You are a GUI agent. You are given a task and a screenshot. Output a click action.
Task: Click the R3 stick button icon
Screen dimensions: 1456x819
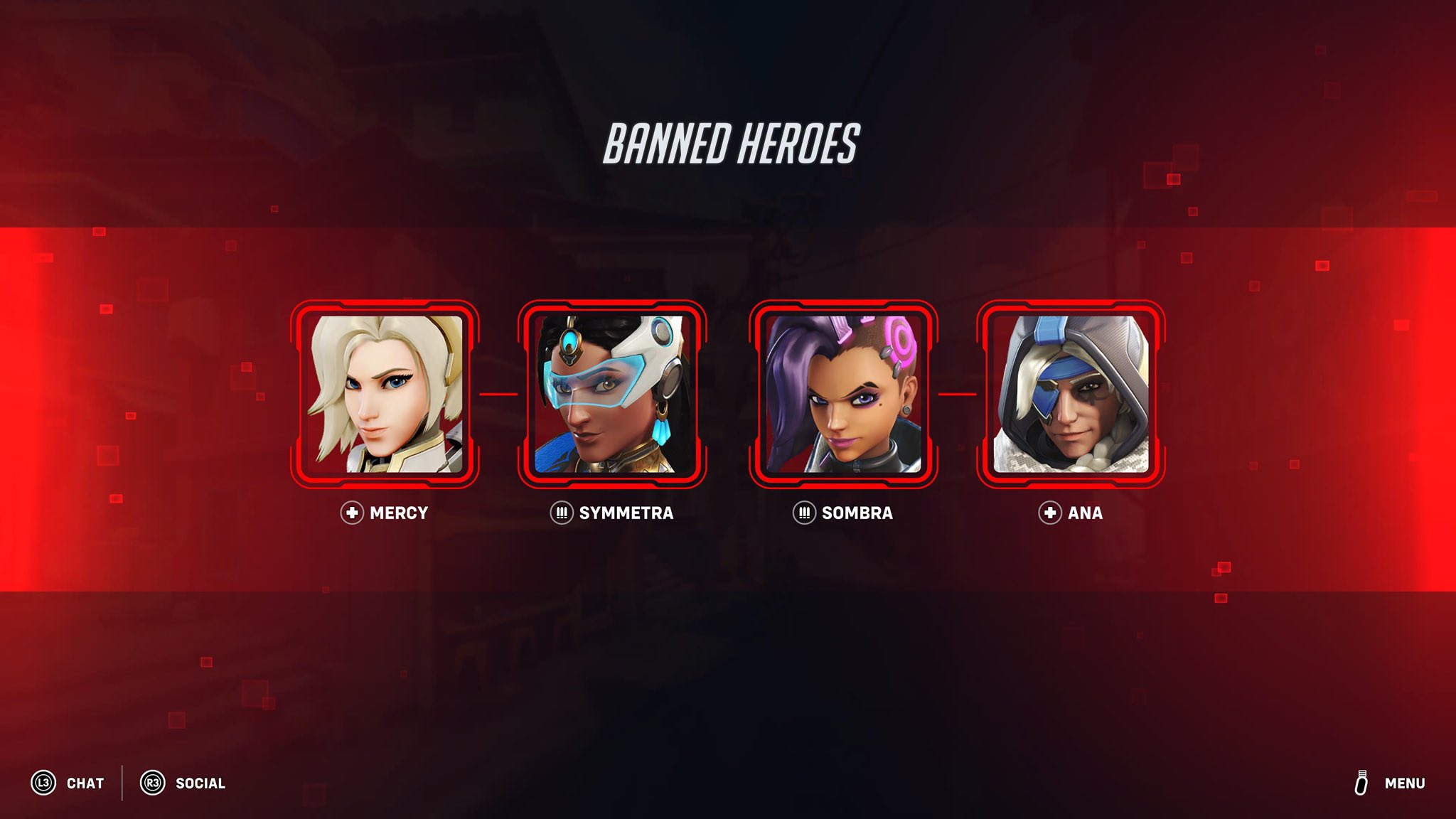(x=152, y=783)
